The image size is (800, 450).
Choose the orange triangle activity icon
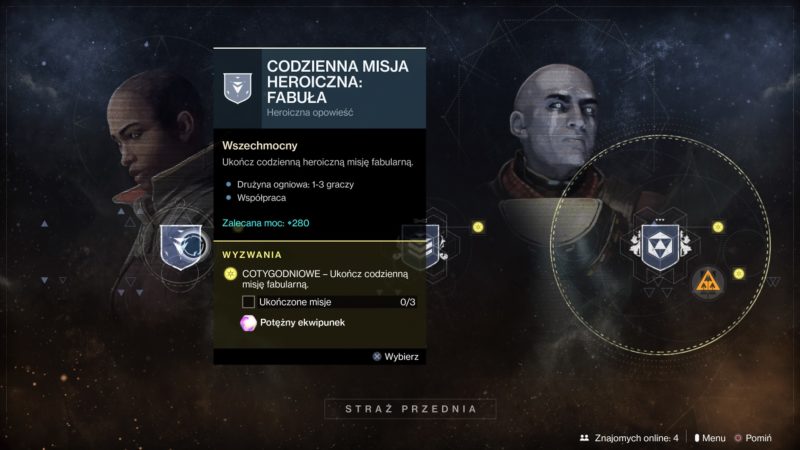pyautogui.click(x=706, y=282)
